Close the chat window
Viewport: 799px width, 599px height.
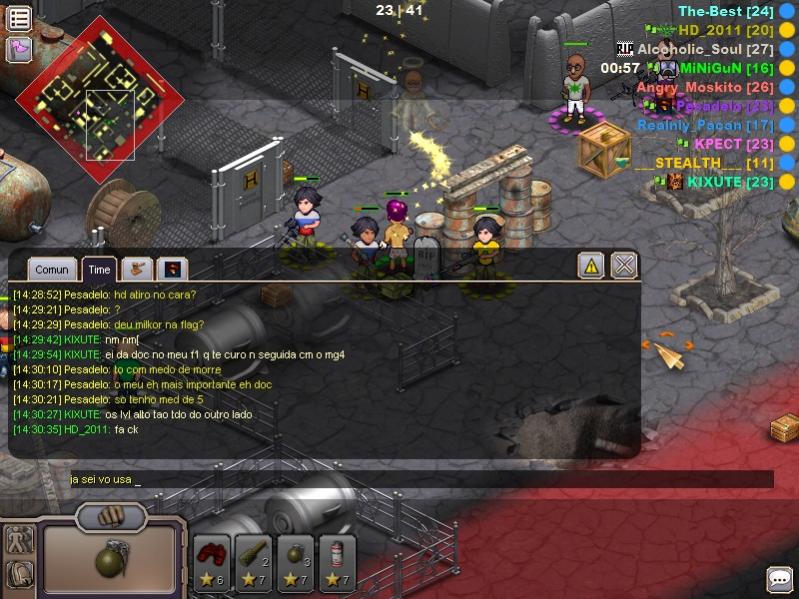624,265
